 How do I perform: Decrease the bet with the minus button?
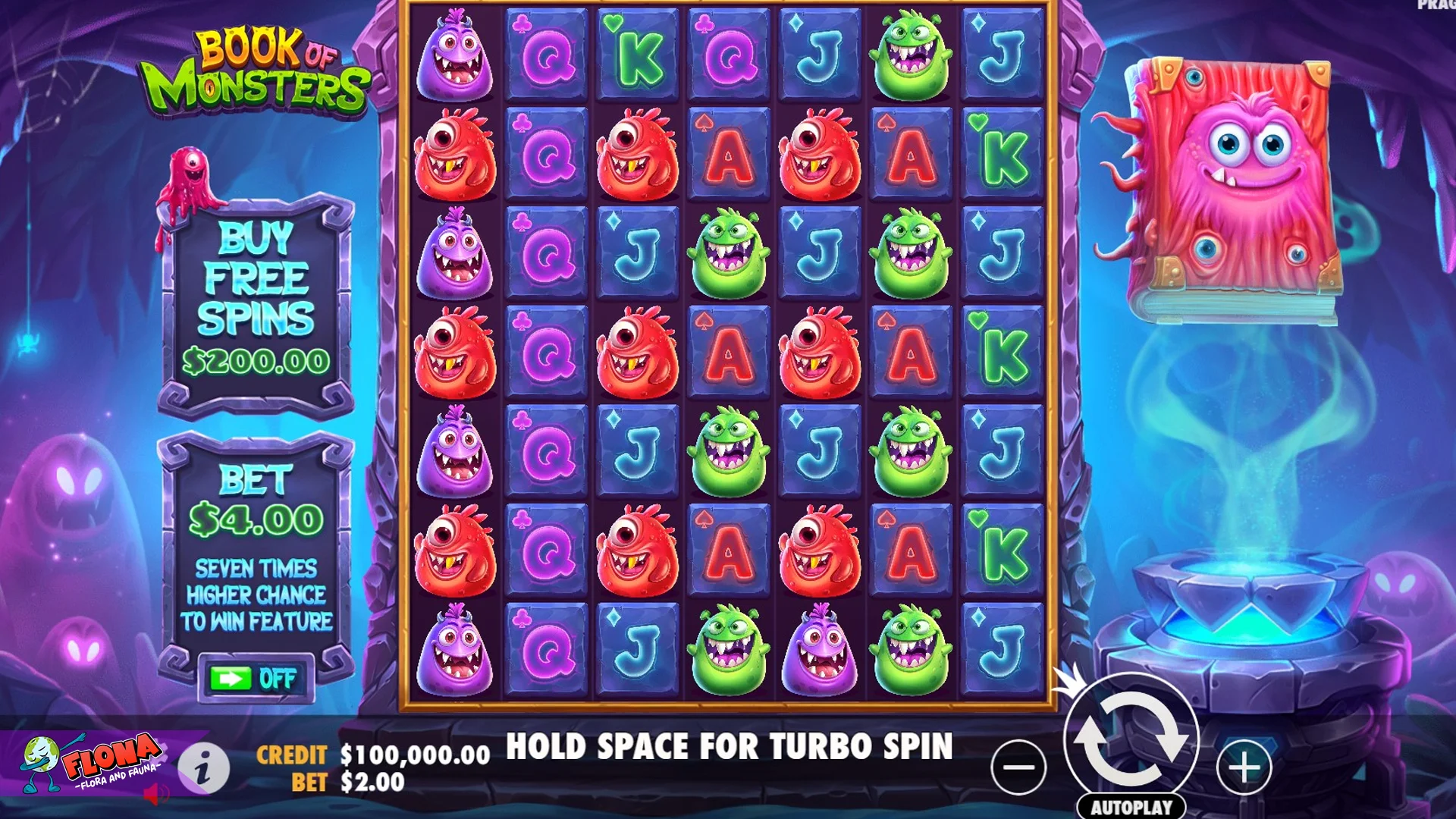(1018, 767)
